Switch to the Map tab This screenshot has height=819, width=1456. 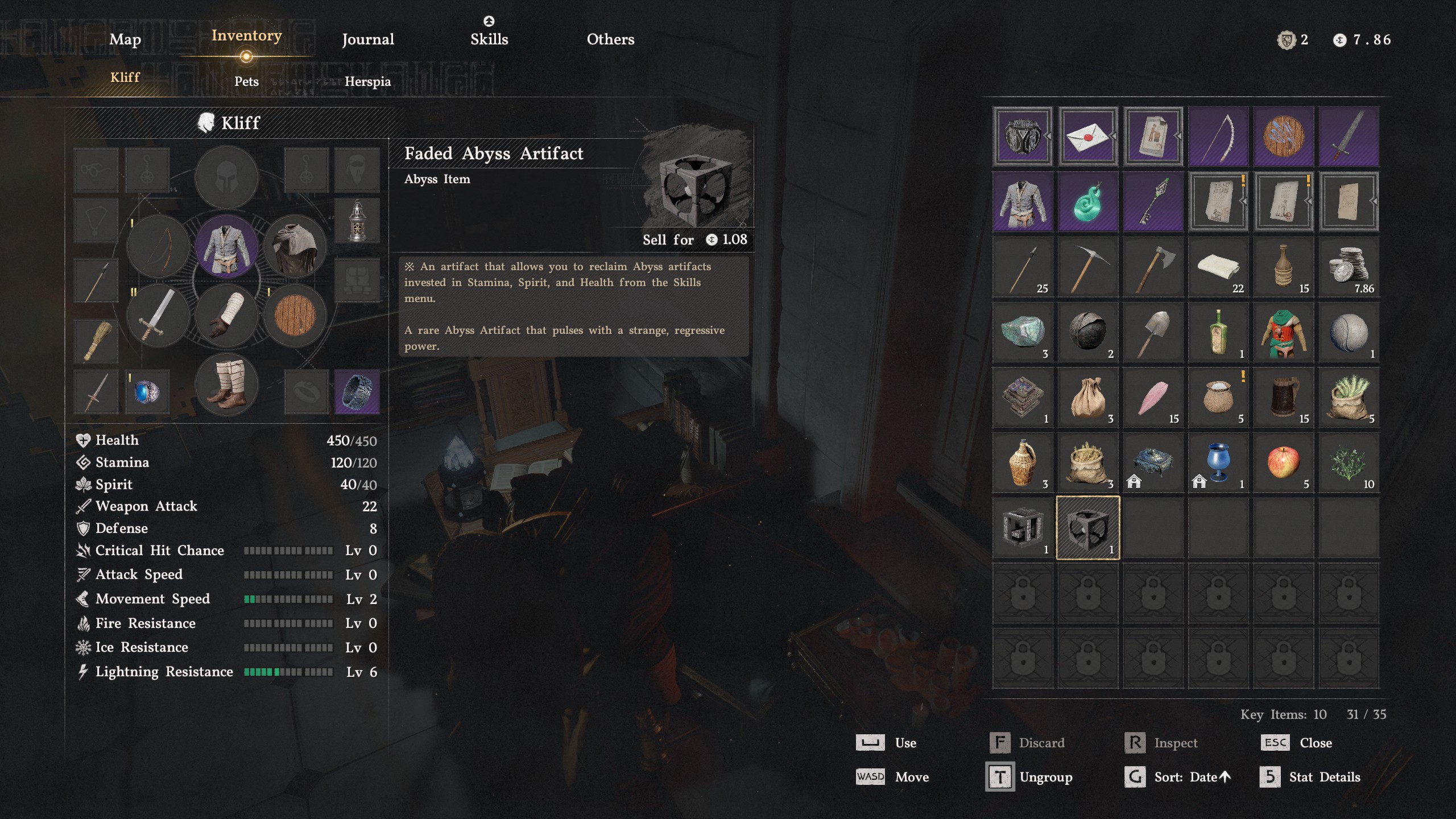click(x=124, y=40)
